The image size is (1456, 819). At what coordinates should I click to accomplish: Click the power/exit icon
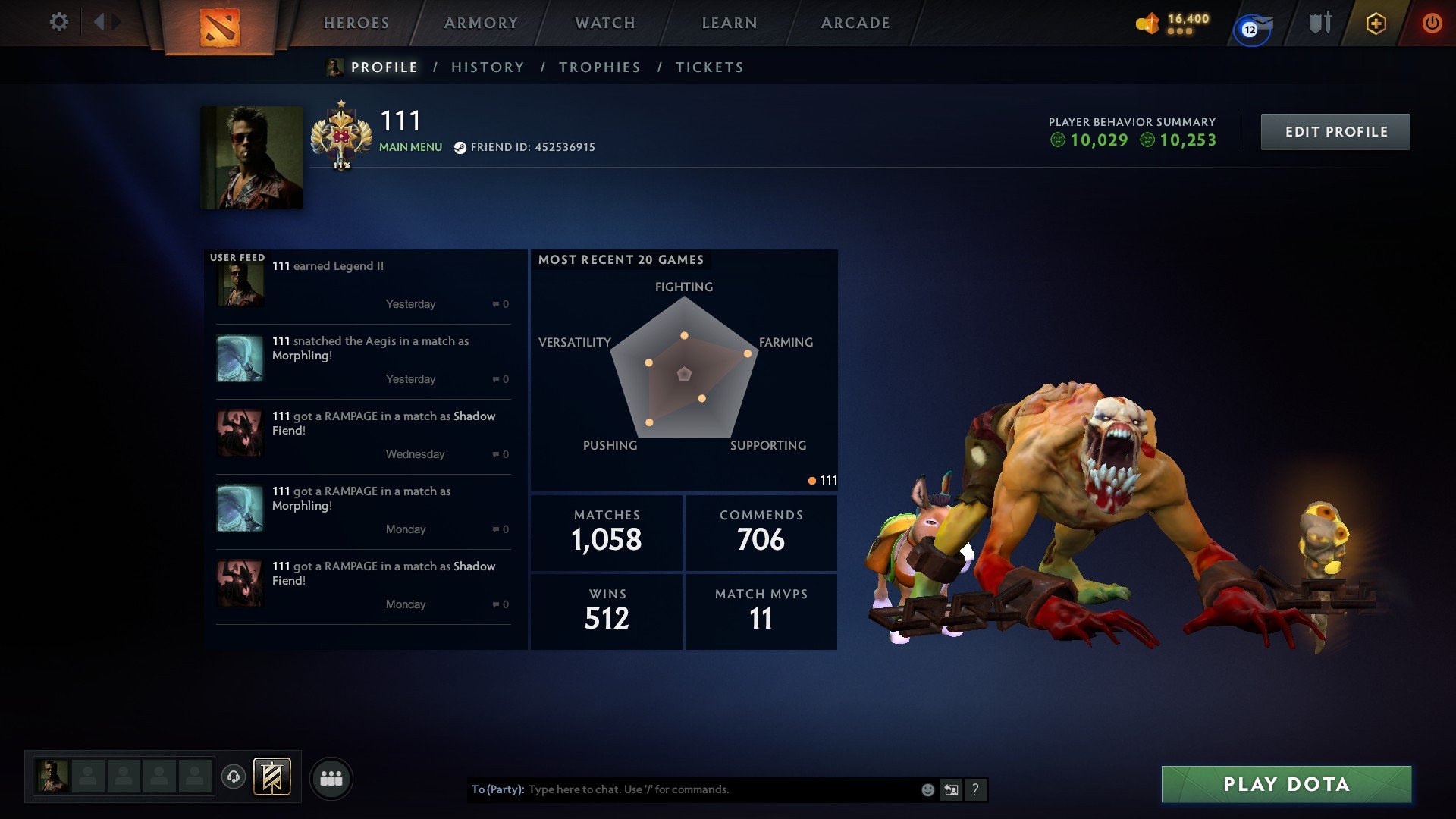click(x=1433, y=23)
